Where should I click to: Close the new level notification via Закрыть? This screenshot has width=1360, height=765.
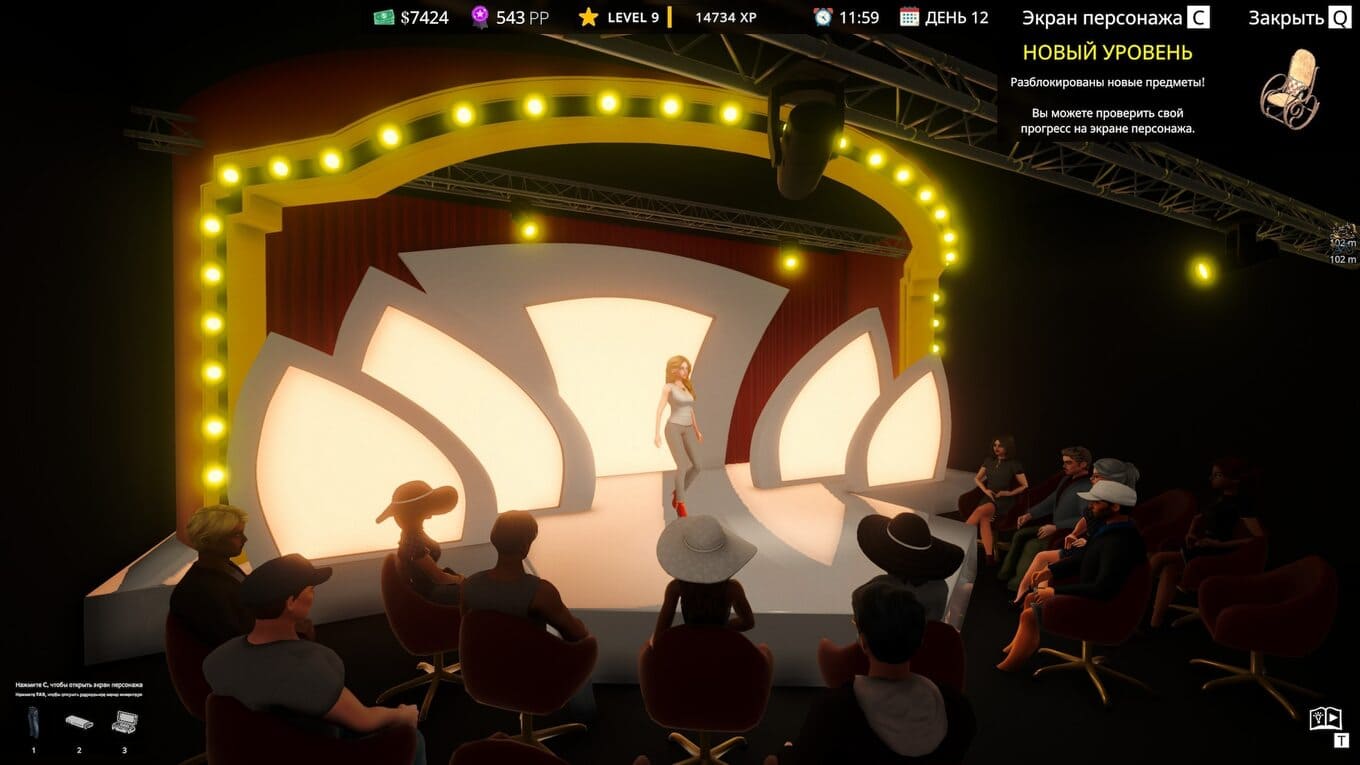click(x=1299, y=18)
